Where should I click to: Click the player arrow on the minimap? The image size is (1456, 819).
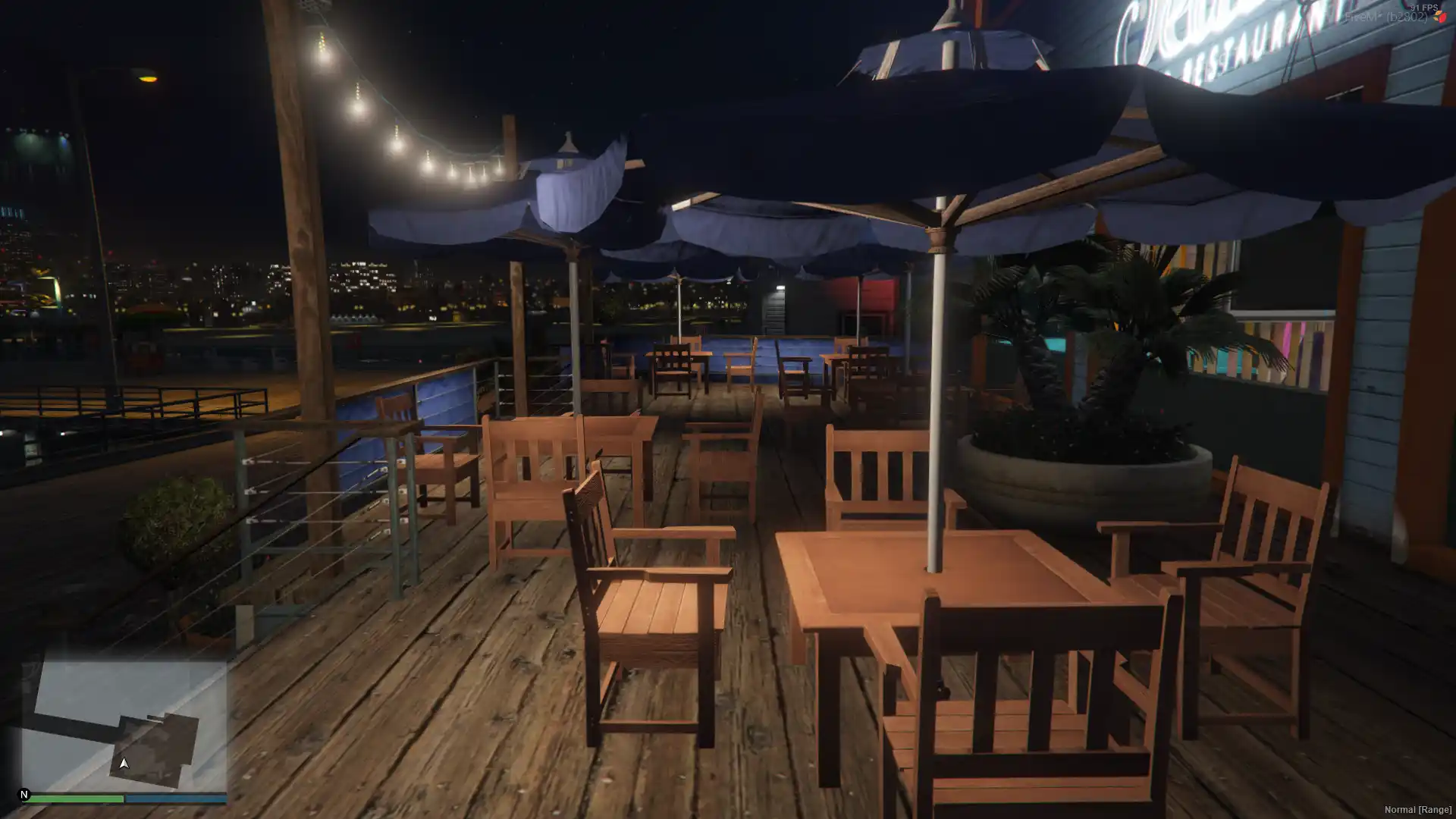[x=124, y=763]
